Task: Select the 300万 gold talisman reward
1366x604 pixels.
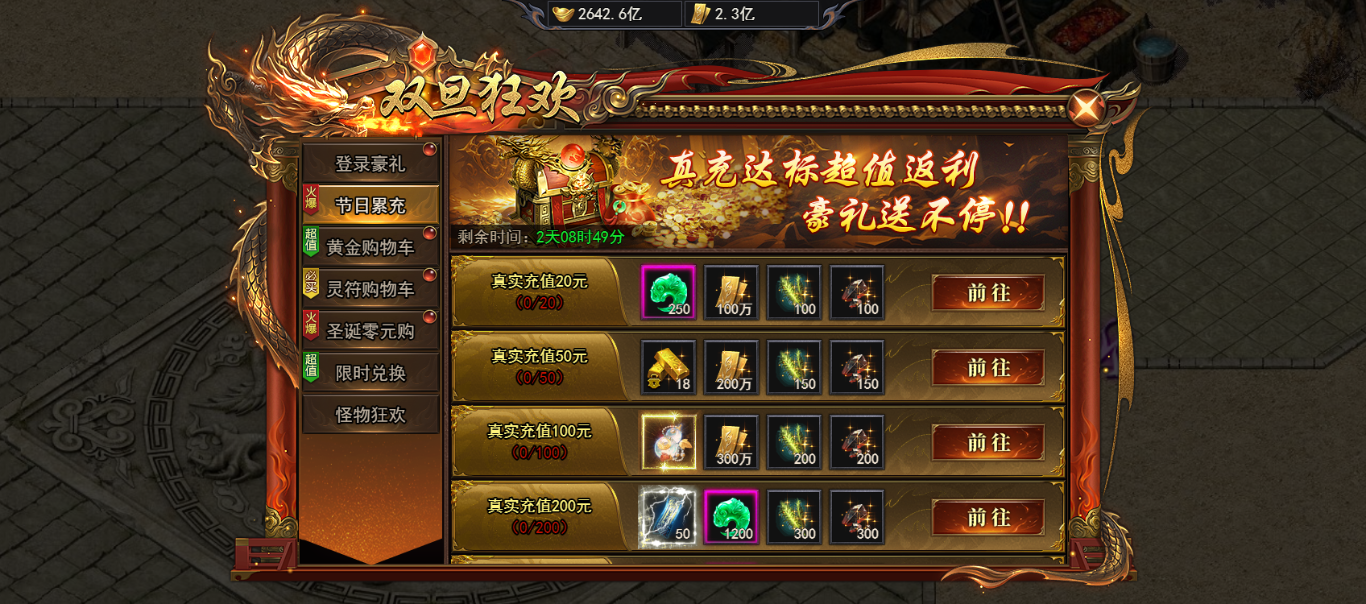Action: 731,442
